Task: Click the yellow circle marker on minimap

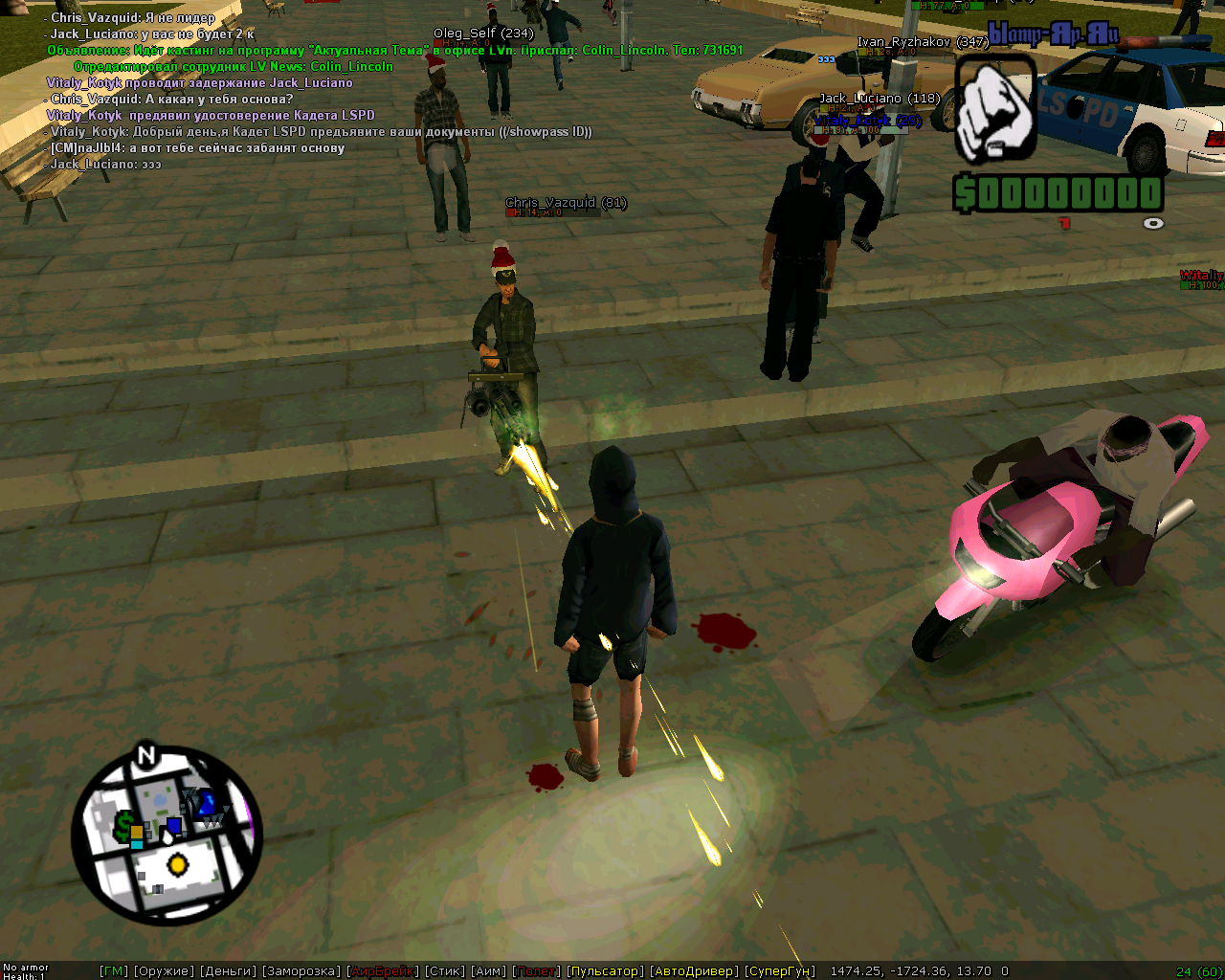Action: click(x=177, y=866)
